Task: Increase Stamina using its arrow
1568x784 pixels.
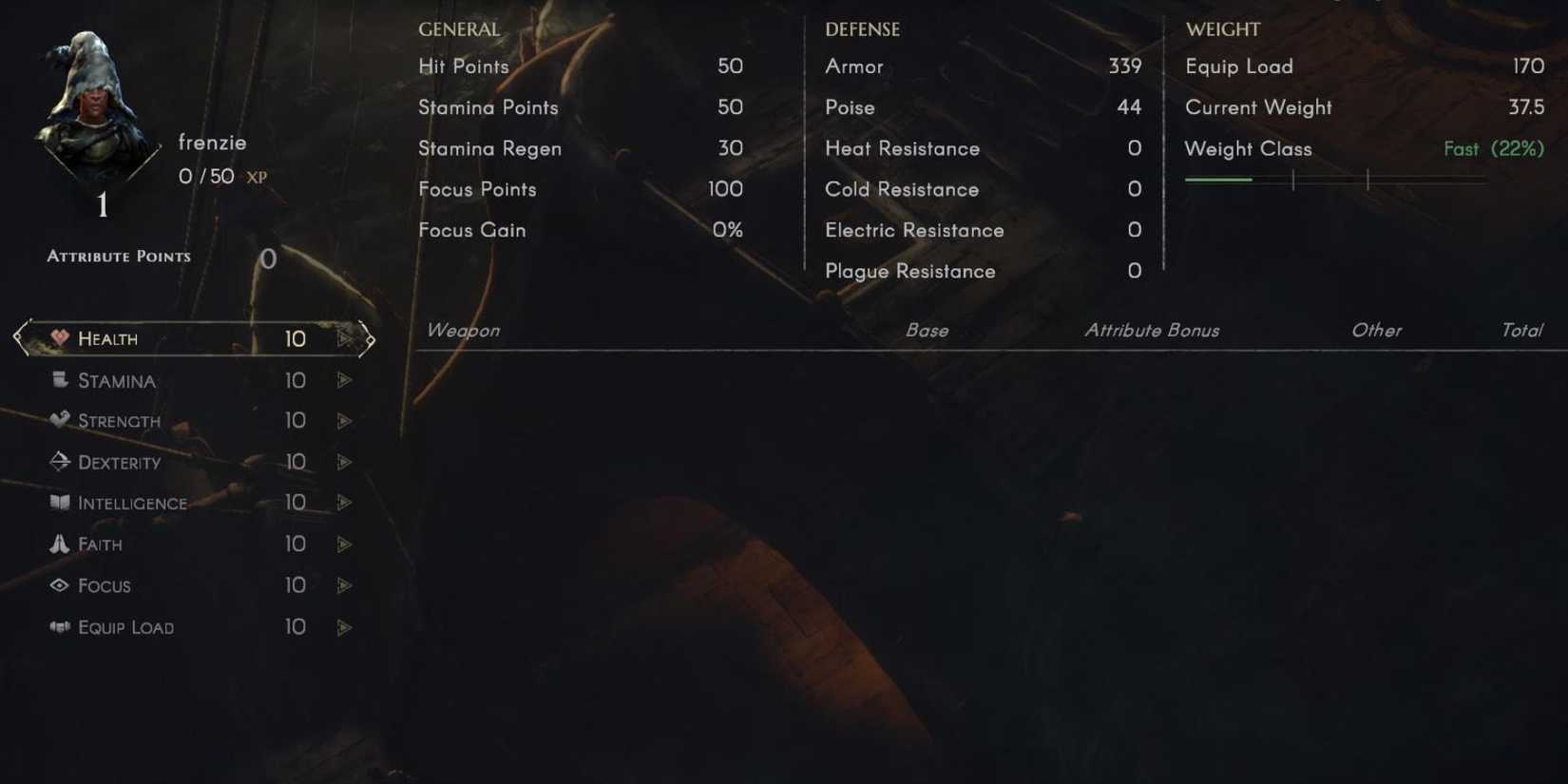Action: (343, 380)
